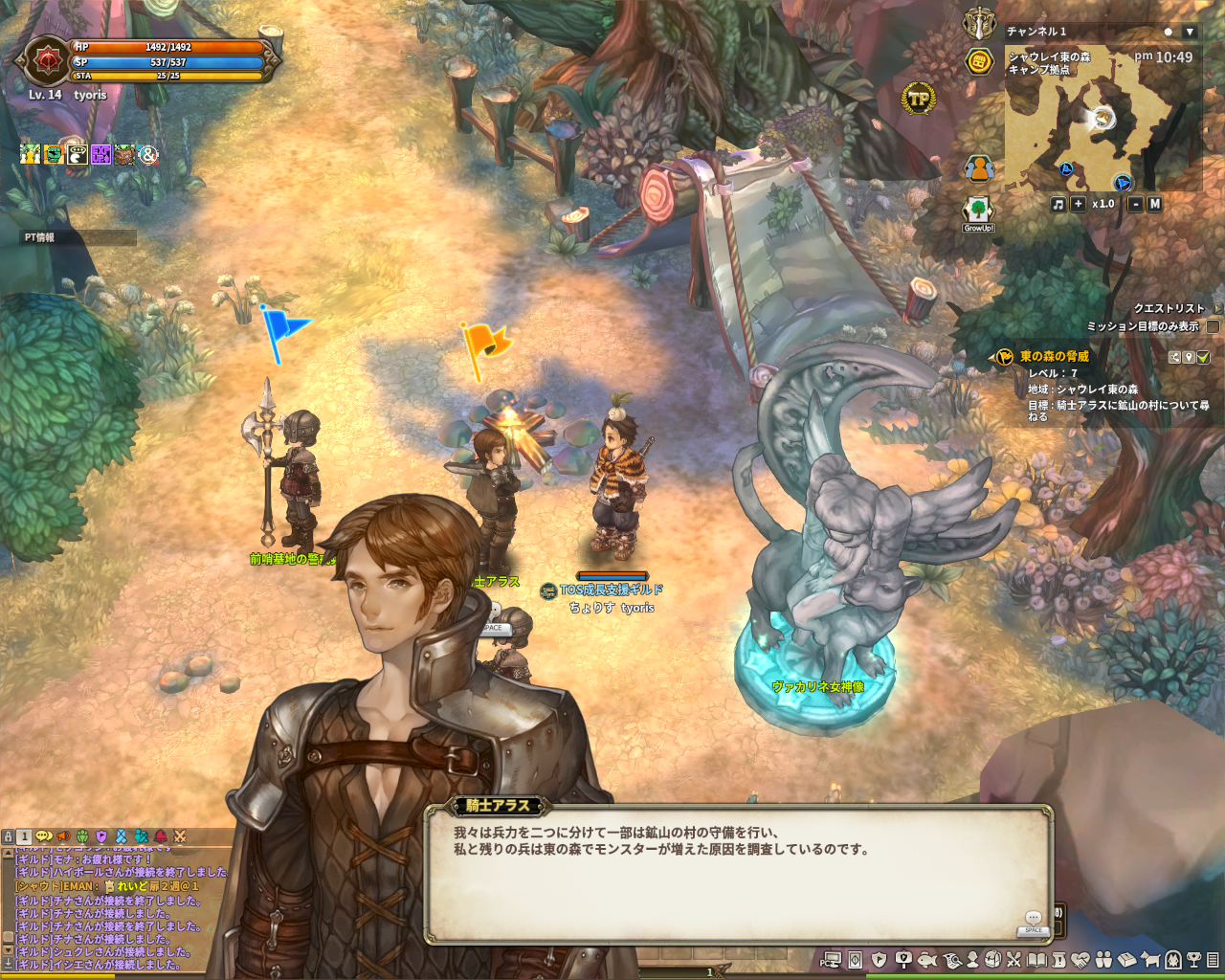Toggle the green checkmark on 東の森の脅威 quest
The width and height of the screenshot is (1225, 980).
pyautogui.click(x=1203, y=357)
